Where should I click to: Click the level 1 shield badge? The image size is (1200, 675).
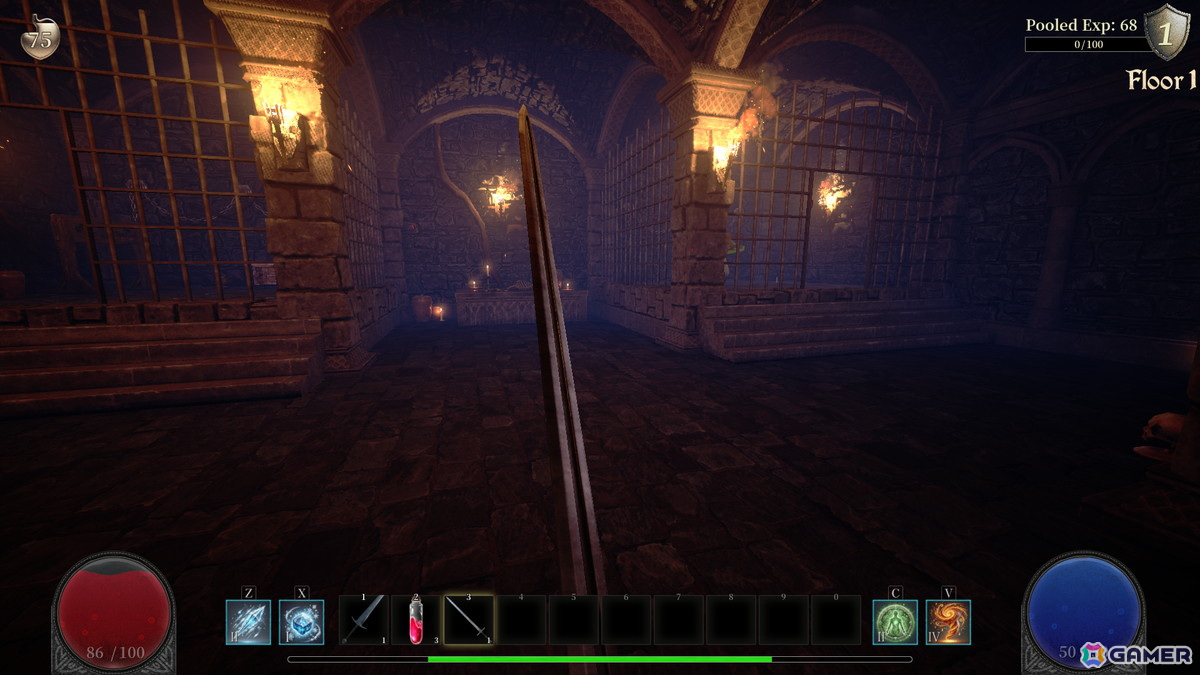(1163, 32)
